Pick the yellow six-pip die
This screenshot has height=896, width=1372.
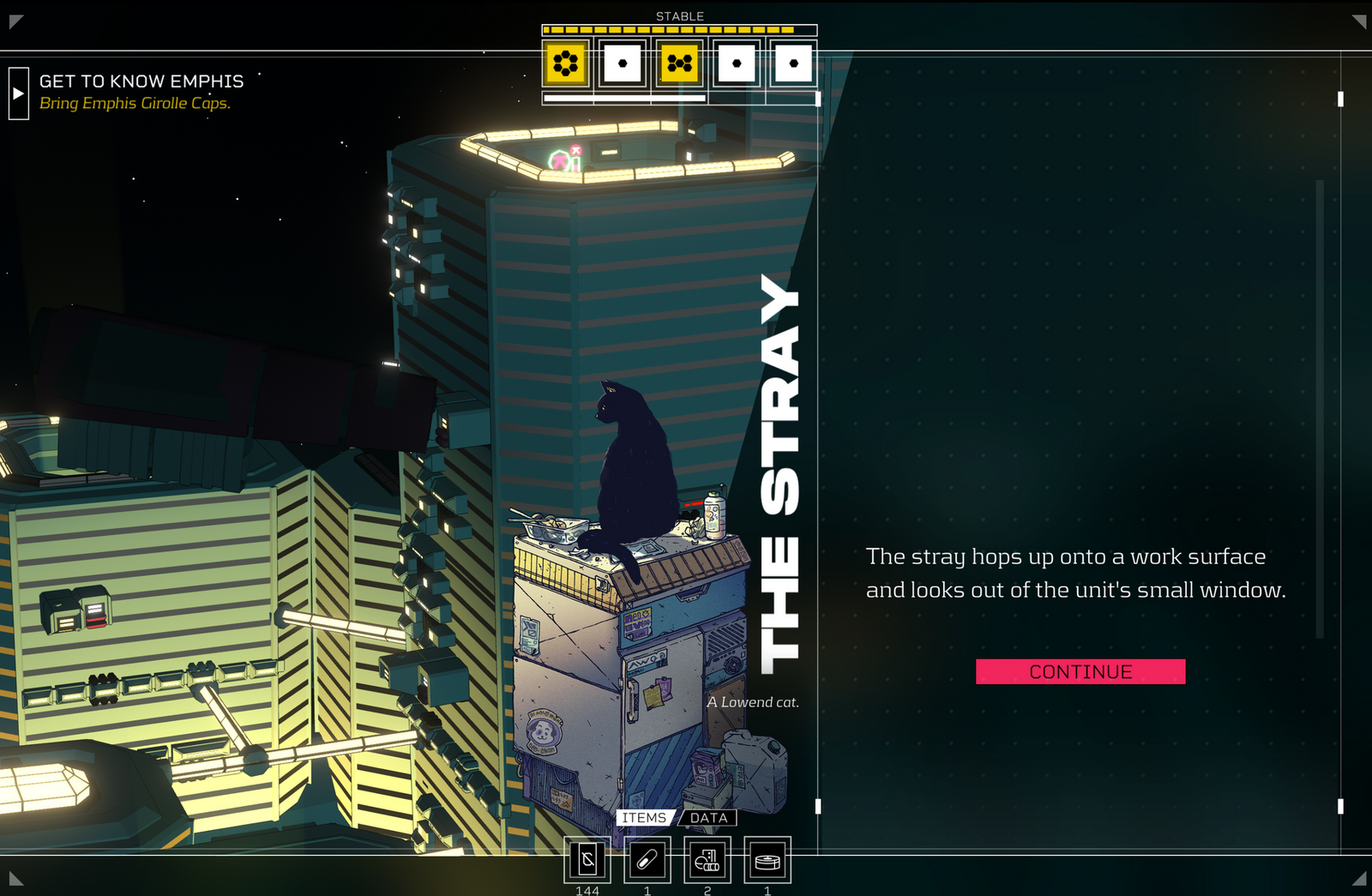pos(565,63)
